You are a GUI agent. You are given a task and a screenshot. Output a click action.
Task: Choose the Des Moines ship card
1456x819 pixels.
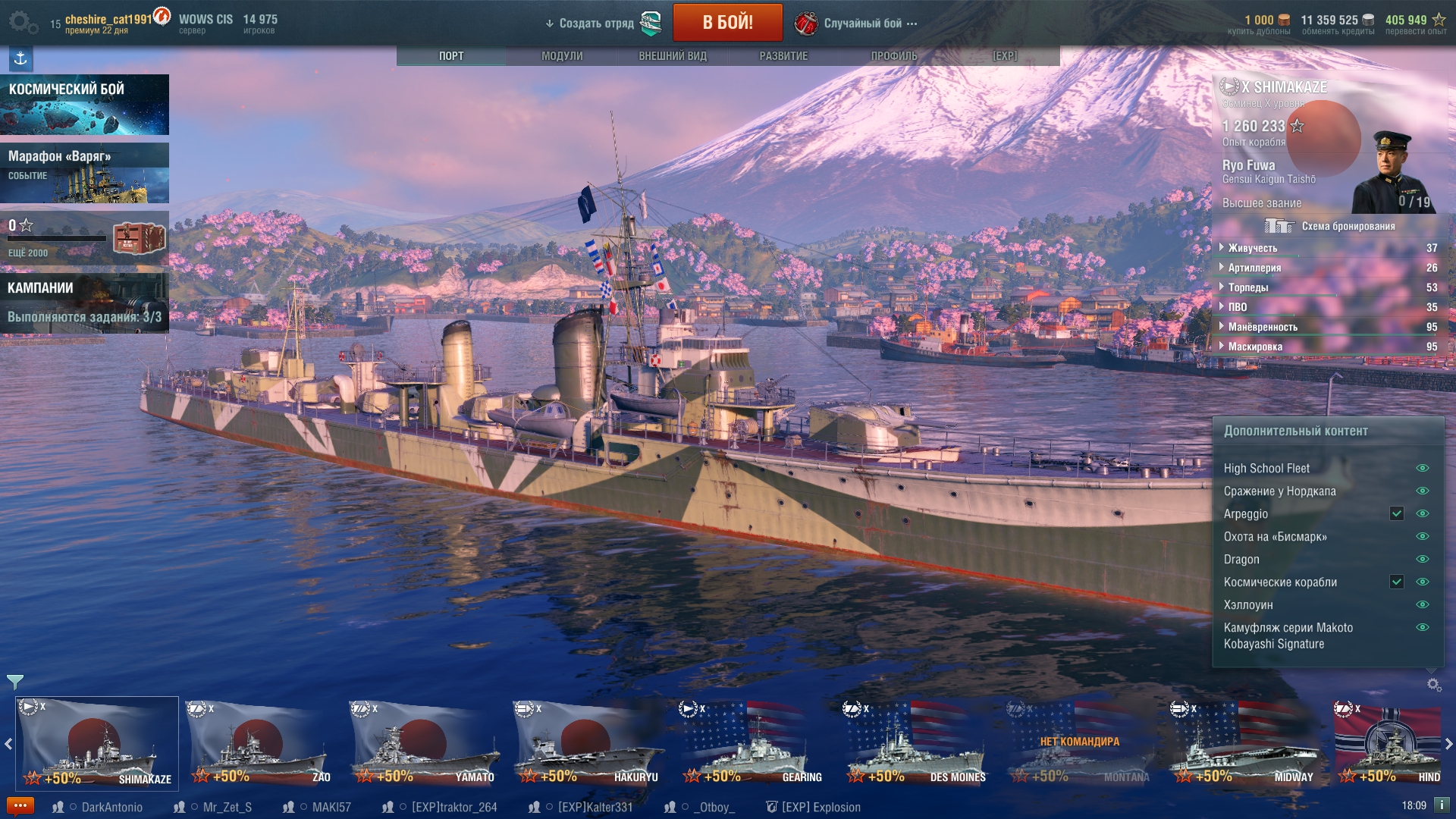pos(916,743)
